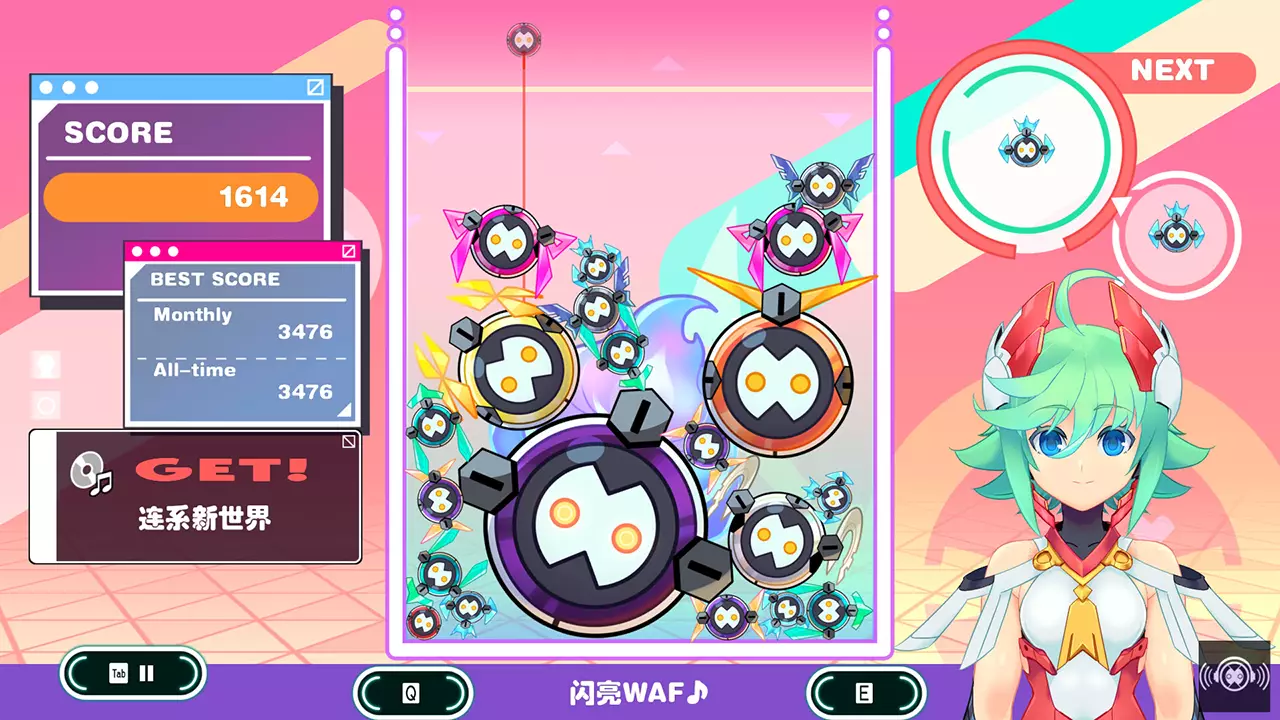Image resolution: width=1280 pixels, height=720 pixels.
Task: Expand the SCORE window using its corner icon
Action: [314, 87]
